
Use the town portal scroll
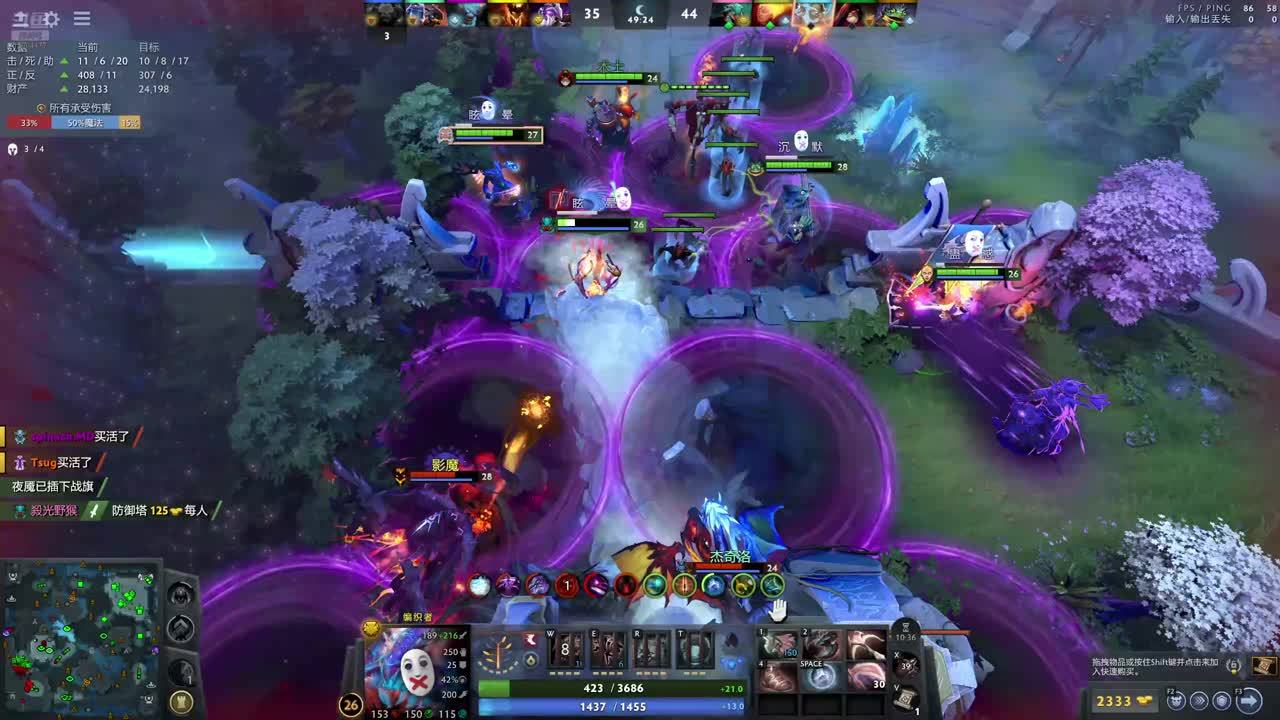point(906,696)
